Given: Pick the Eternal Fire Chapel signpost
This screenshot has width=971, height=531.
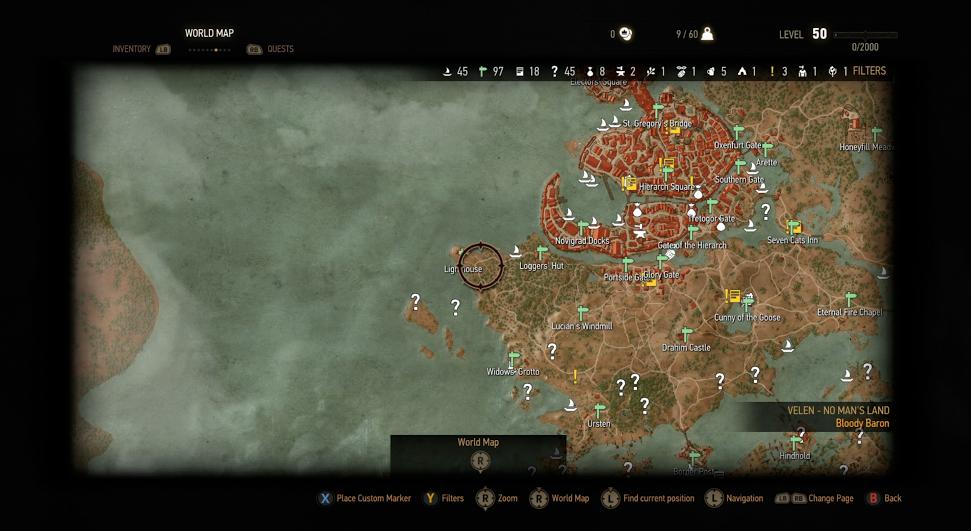Looking at the screenshot, I should coord(851,299).
